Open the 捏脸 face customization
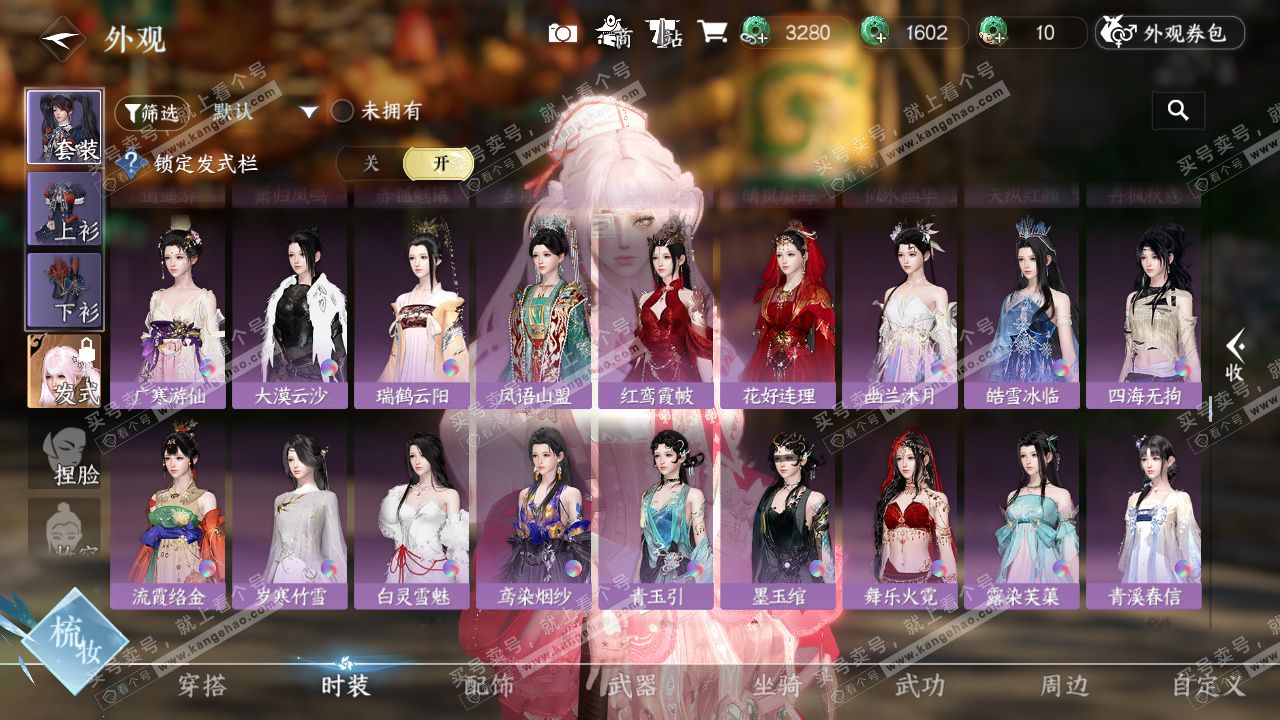This screenshot has height=720, width=1280. click(66, 453)
